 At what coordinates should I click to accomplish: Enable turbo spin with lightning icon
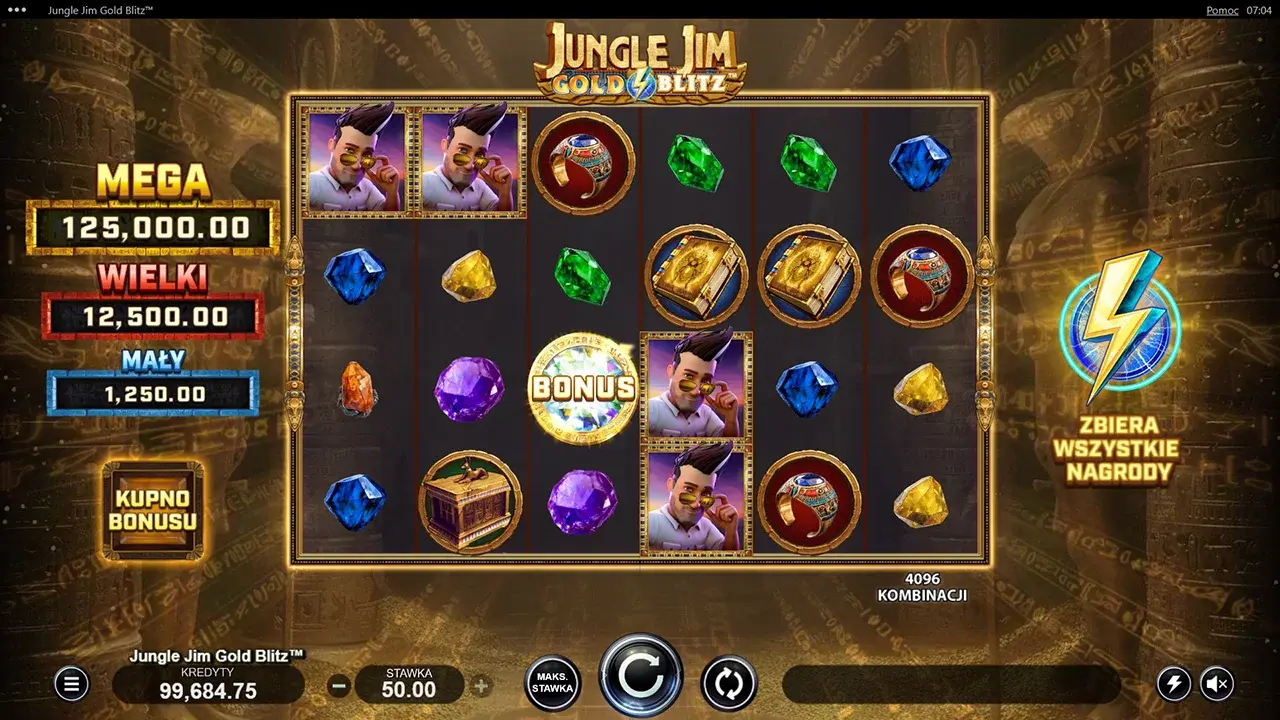1173,684
